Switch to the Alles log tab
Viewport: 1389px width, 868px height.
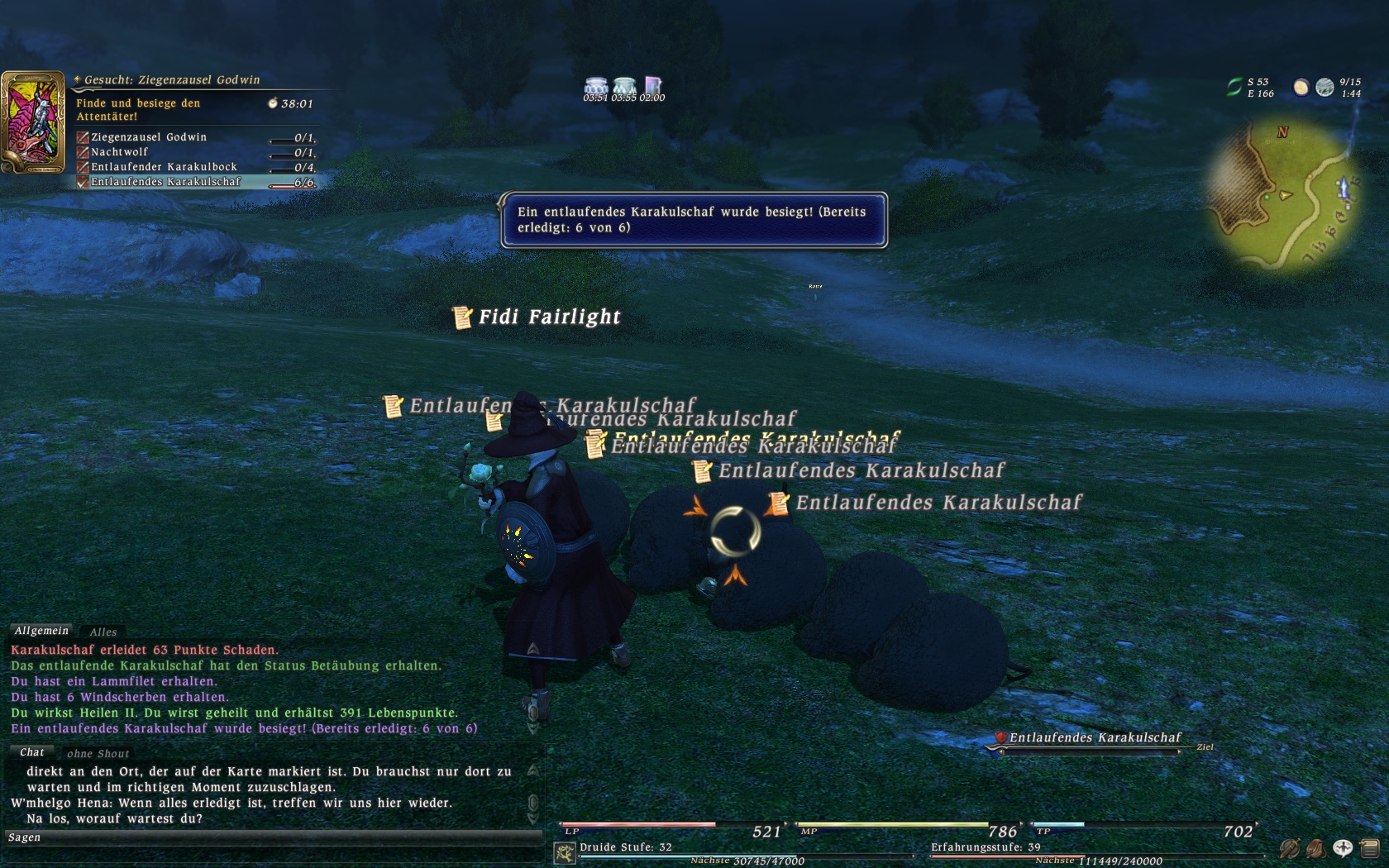pos(103,632)
